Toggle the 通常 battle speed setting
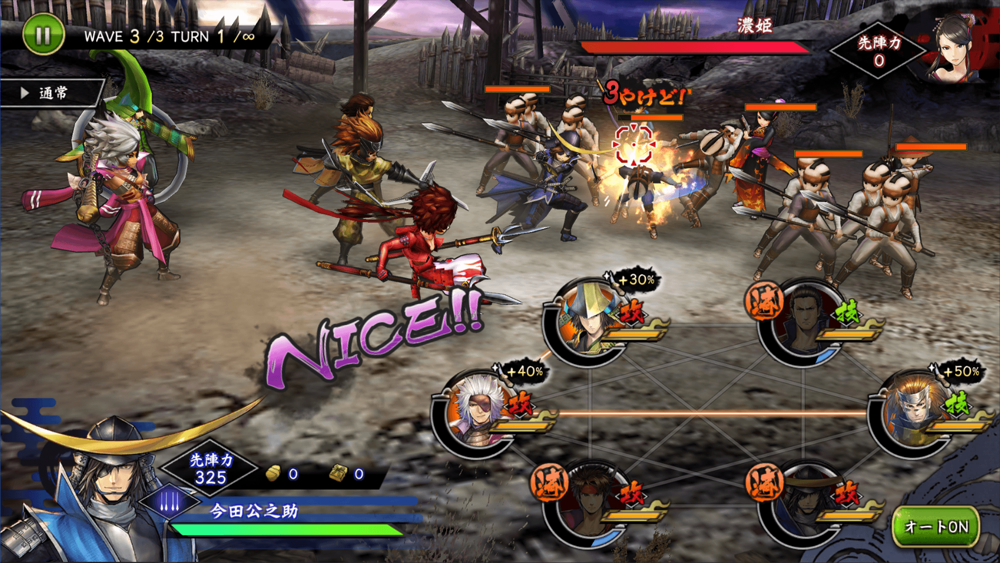This screenshot has height=563, width=1000. click(53, 93)
